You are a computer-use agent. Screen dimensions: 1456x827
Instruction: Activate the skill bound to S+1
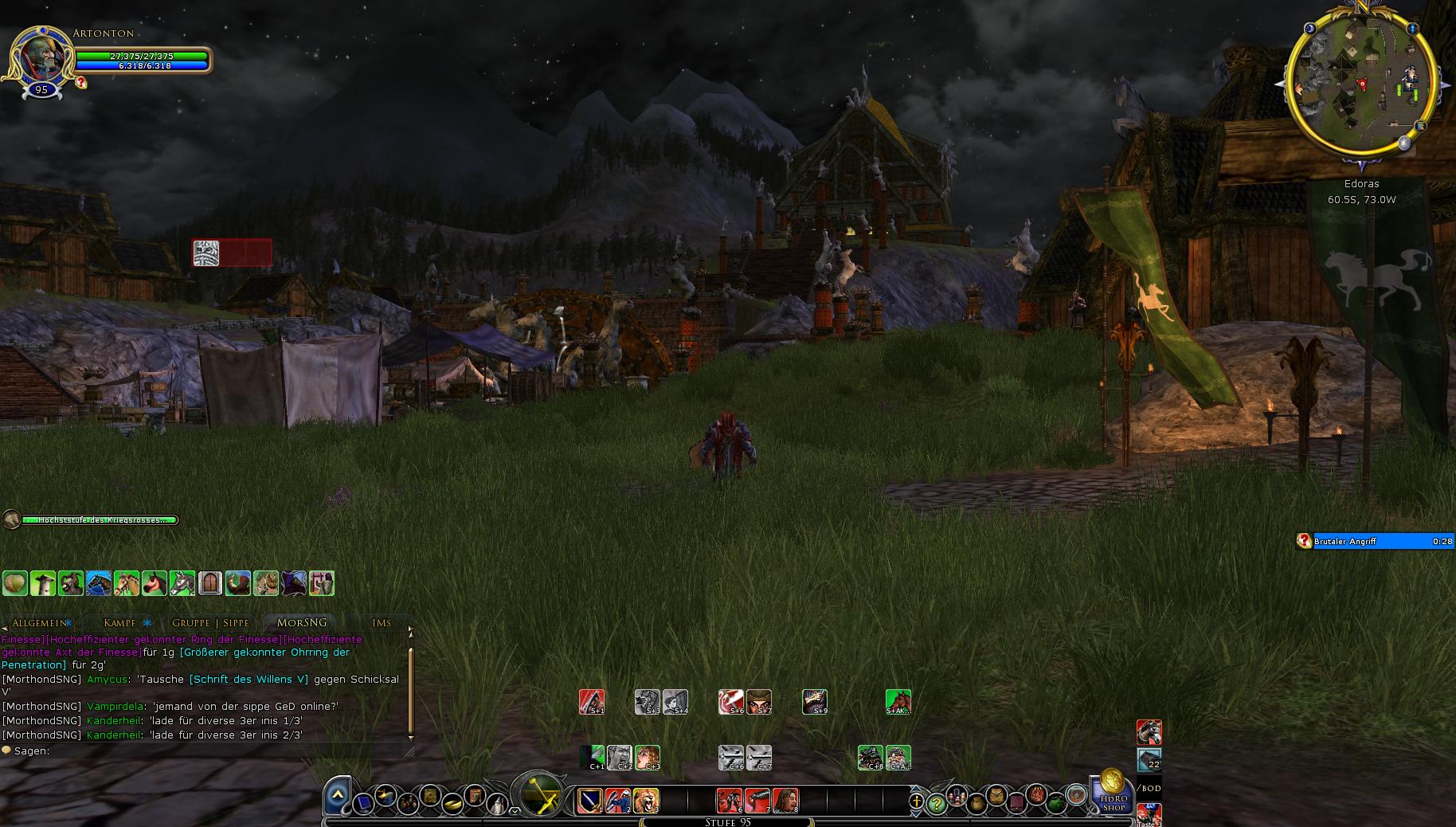pyautogui.click(x=592, y=702)
